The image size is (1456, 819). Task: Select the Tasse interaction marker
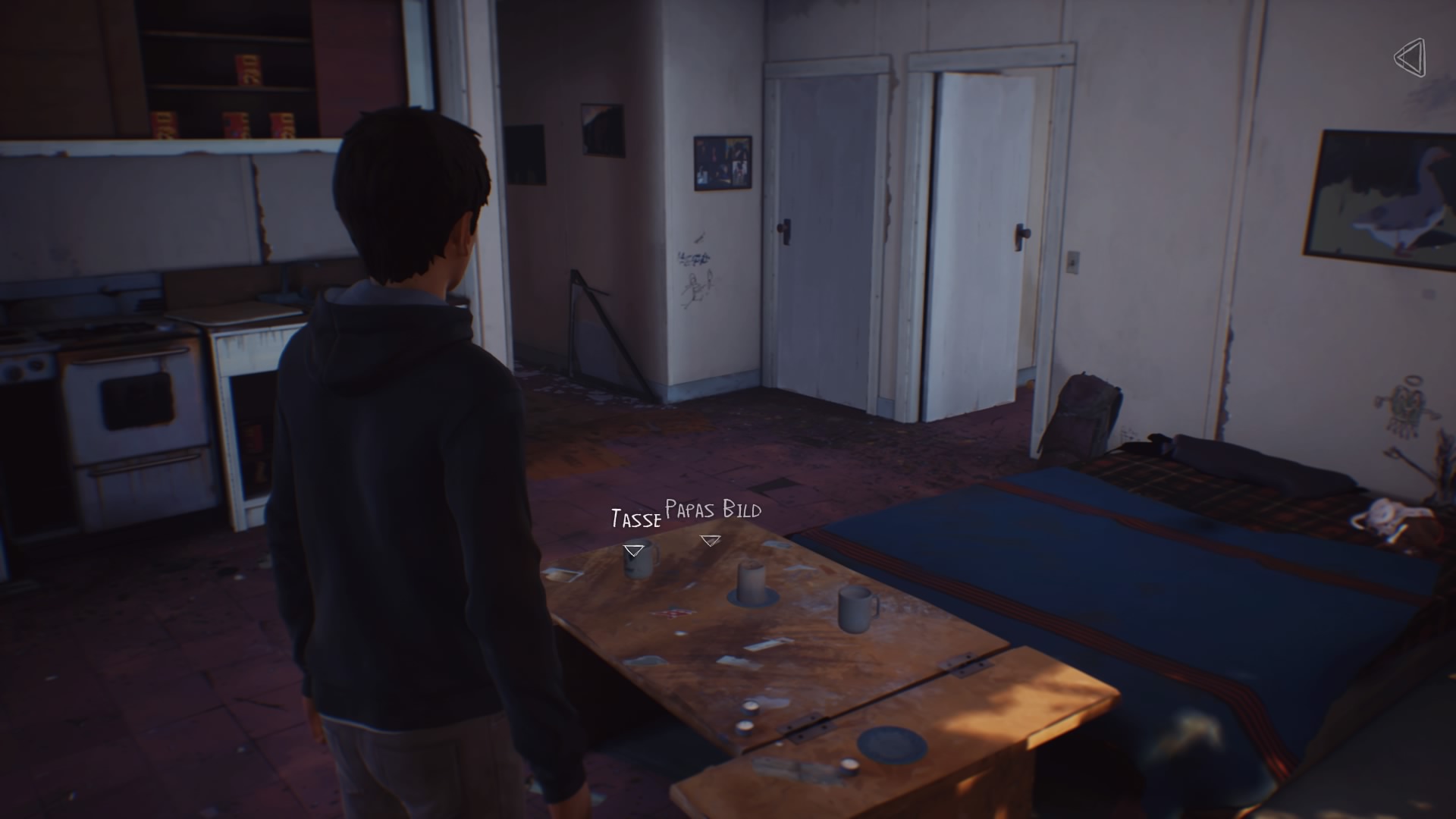tap(633, 550)
